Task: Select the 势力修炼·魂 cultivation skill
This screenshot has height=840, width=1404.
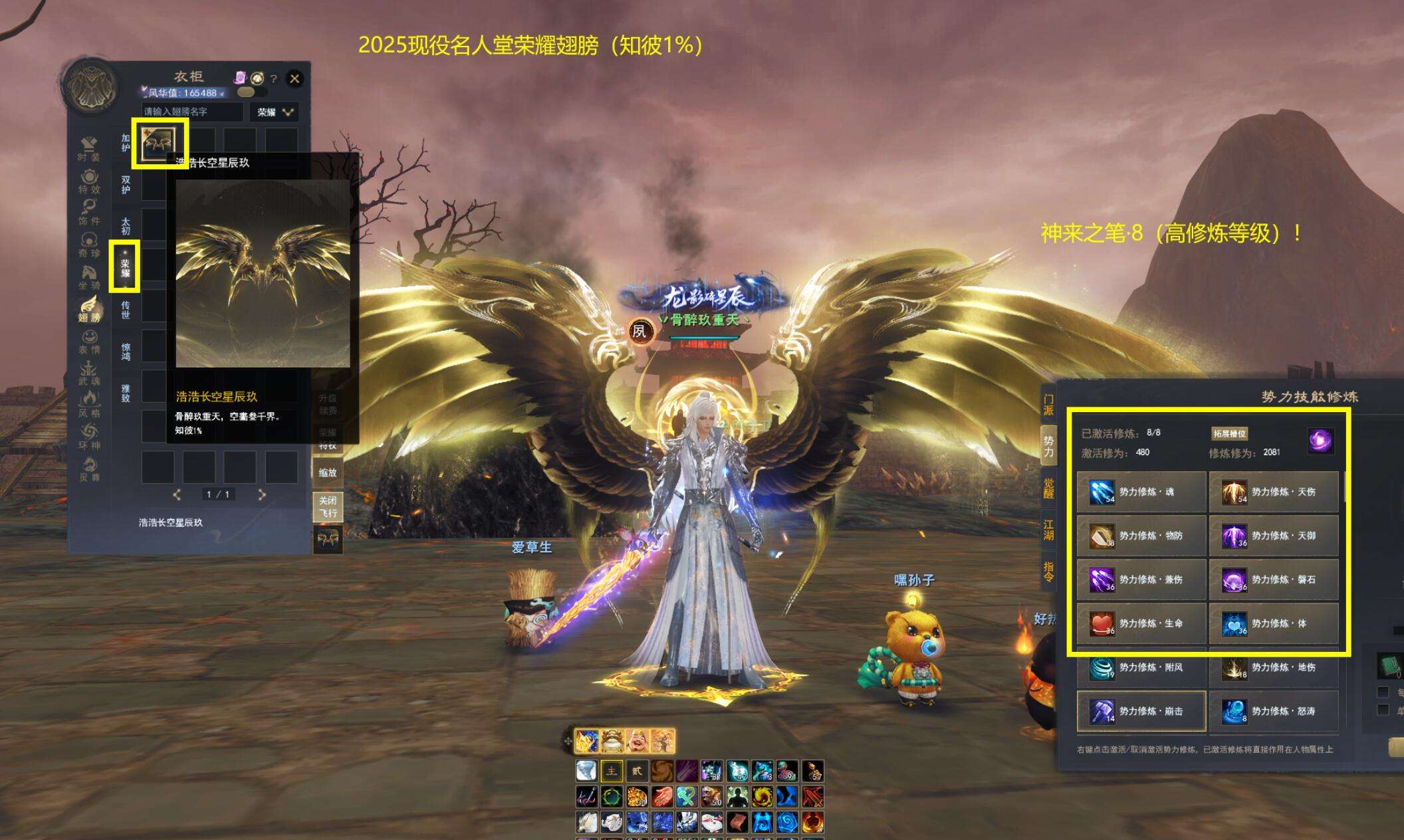Action: 1141,492
